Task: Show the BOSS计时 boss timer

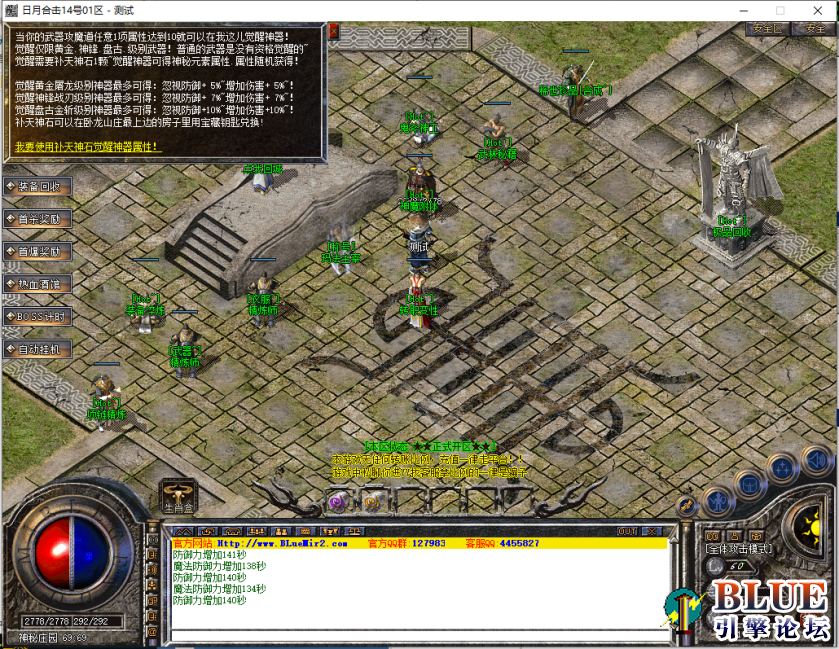Action: tap(38, 317)
